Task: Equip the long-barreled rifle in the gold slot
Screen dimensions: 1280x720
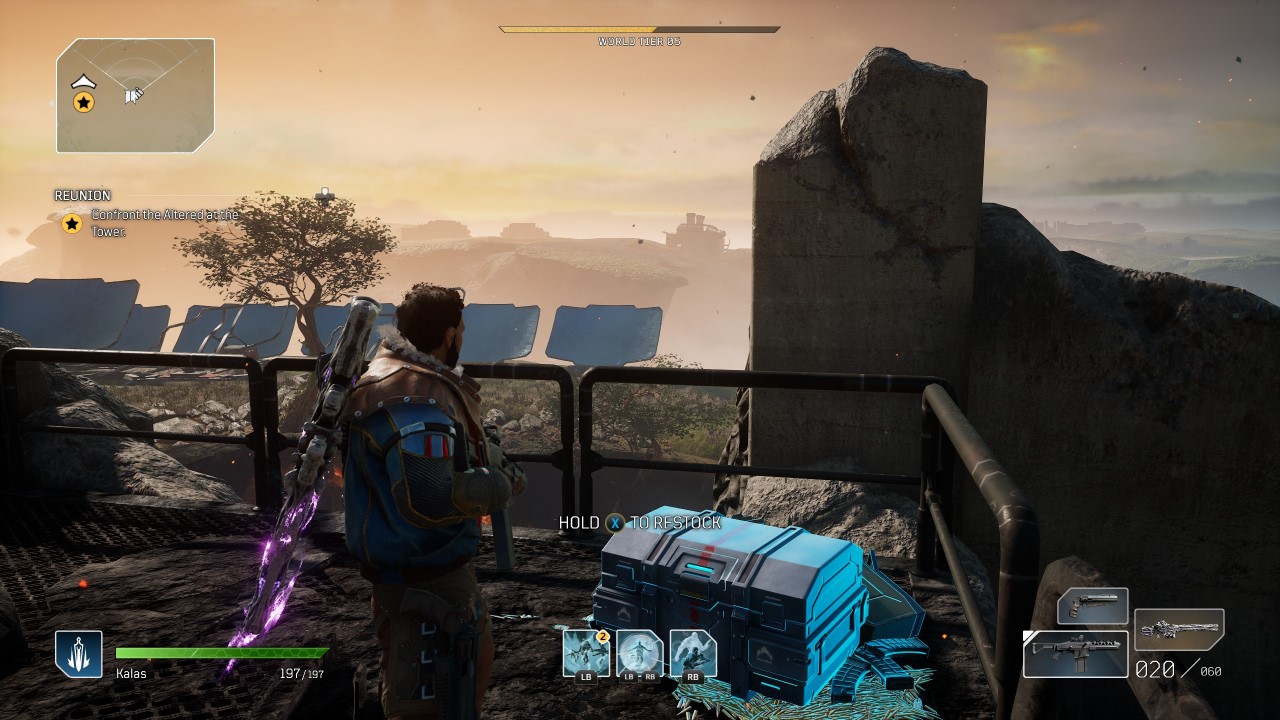Action: tap(1180, 630)
